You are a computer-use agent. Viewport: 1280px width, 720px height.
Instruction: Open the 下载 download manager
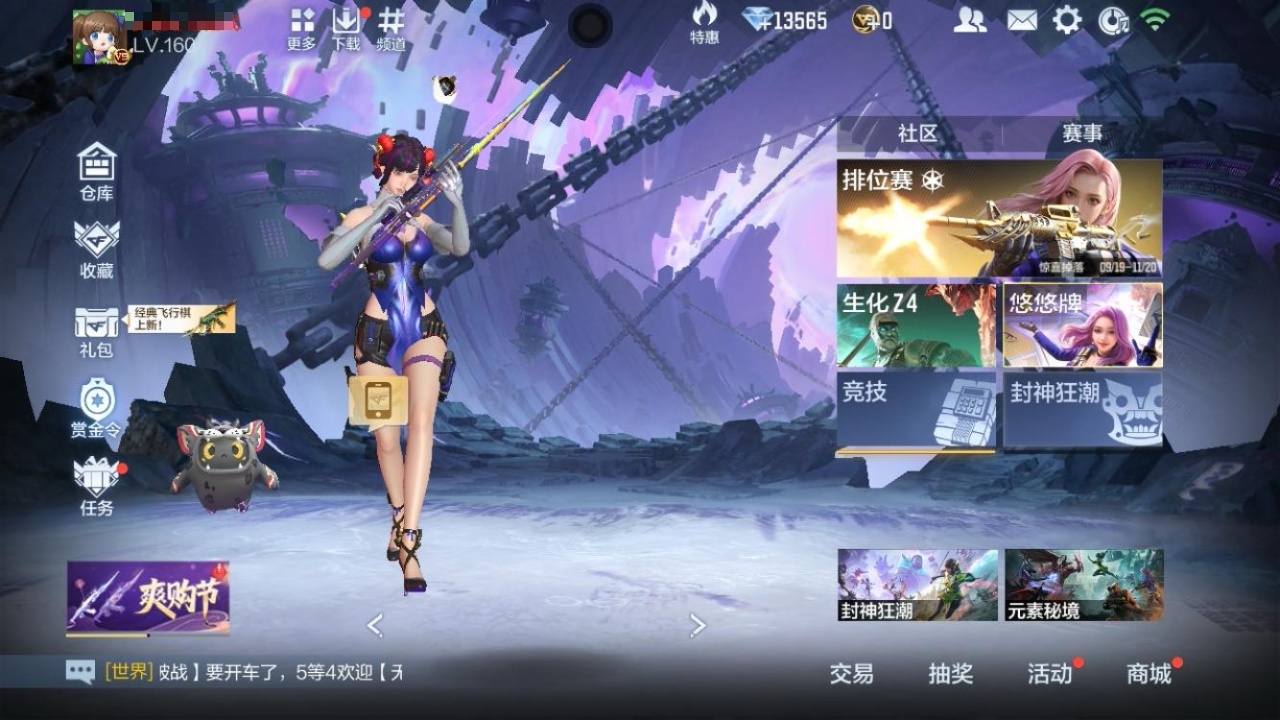tap(346, 27)
